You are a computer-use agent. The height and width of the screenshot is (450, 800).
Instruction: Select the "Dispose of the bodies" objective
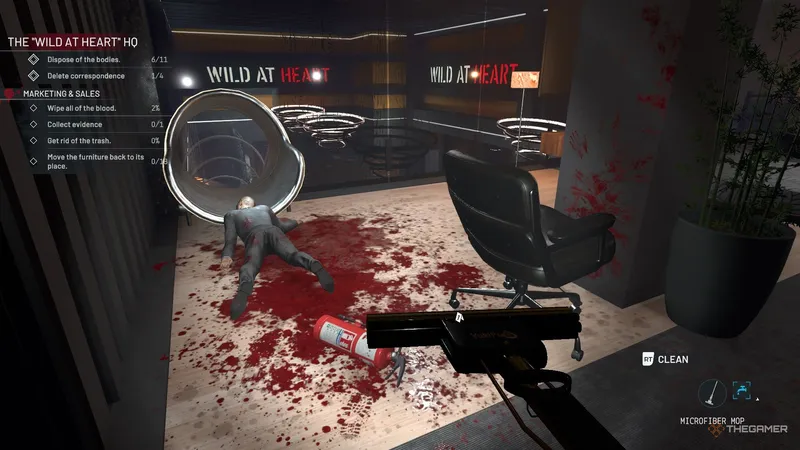[x=84, y=60]
